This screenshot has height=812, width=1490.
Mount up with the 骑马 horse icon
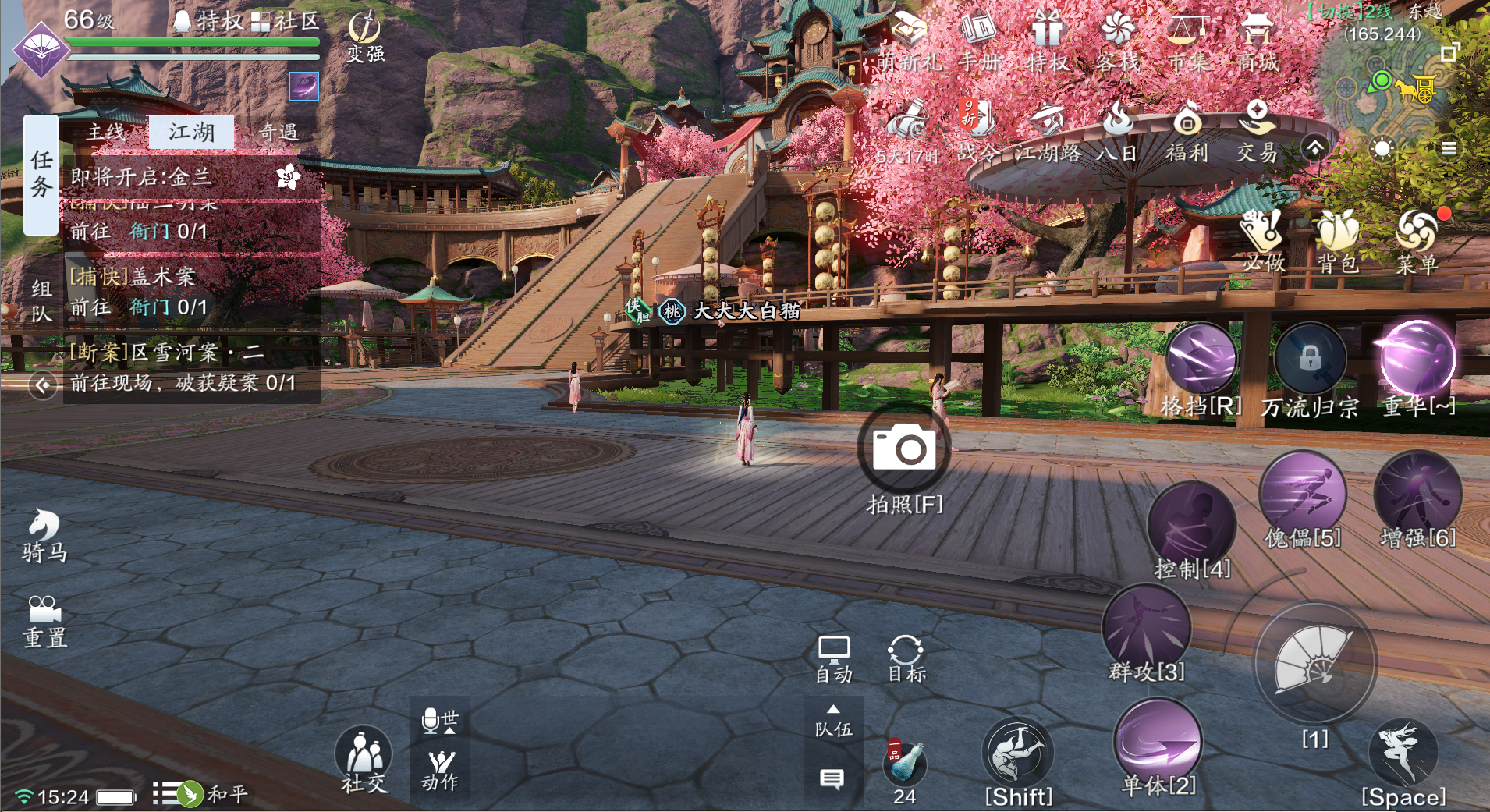(x=44, y=535)
